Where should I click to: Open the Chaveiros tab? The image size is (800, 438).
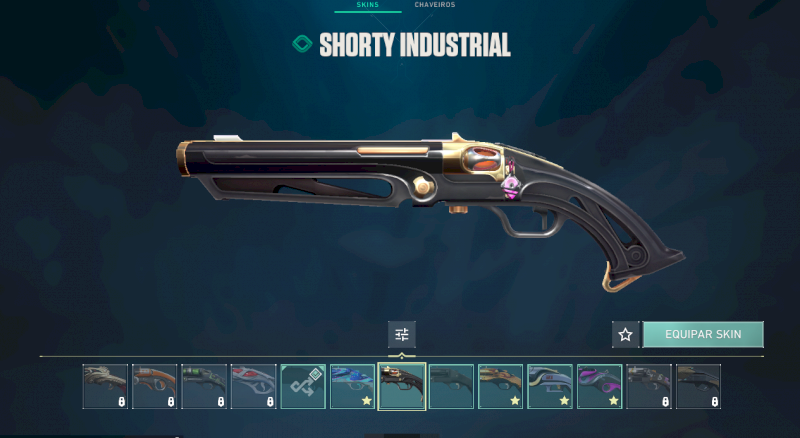pyautogui.click(x=435, y=5)
